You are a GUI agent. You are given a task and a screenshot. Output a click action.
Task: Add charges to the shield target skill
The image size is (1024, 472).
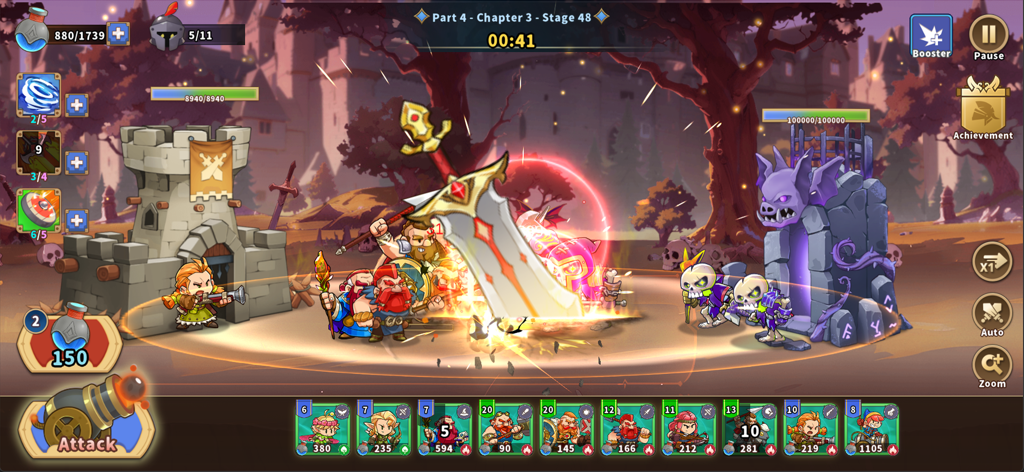pos(77,220)
